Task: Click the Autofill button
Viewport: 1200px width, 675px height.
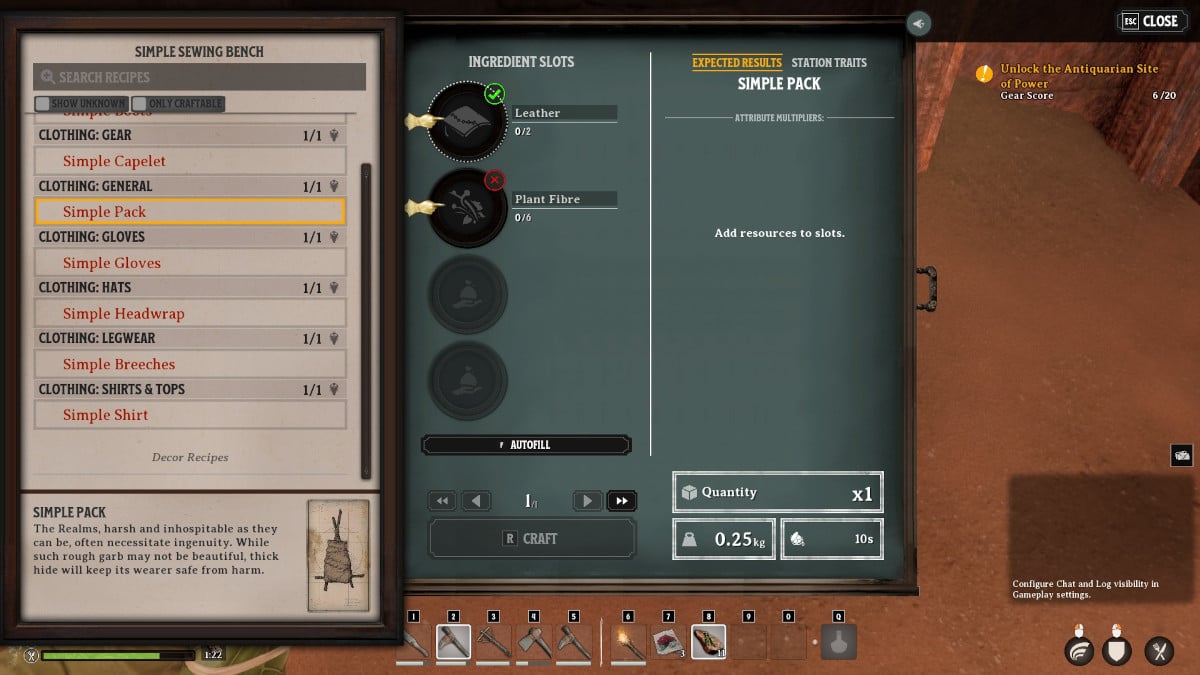Action: tap(527, 445)
